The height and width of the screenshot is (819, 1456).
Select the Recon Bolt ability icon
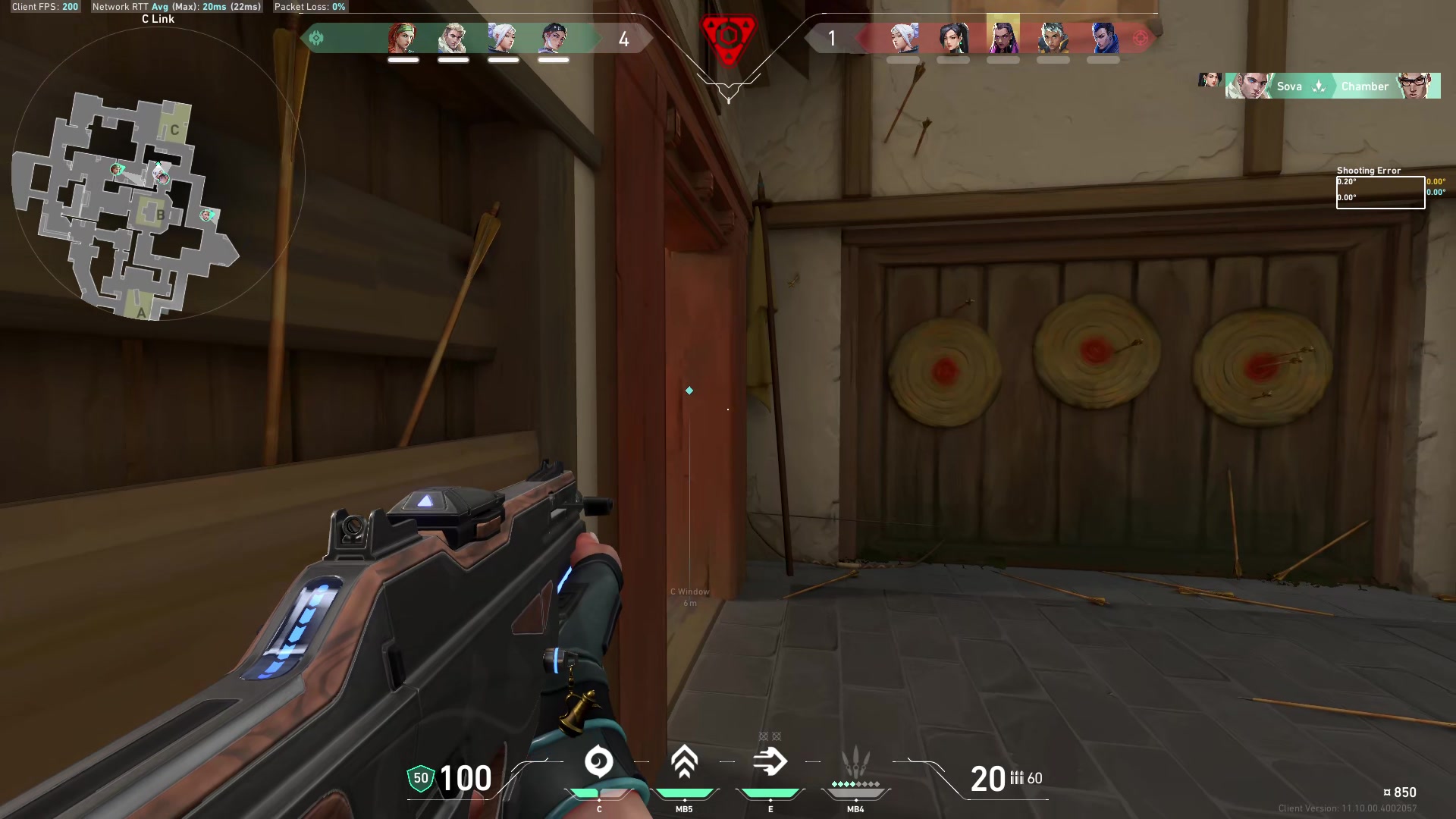tap(771, 762)
